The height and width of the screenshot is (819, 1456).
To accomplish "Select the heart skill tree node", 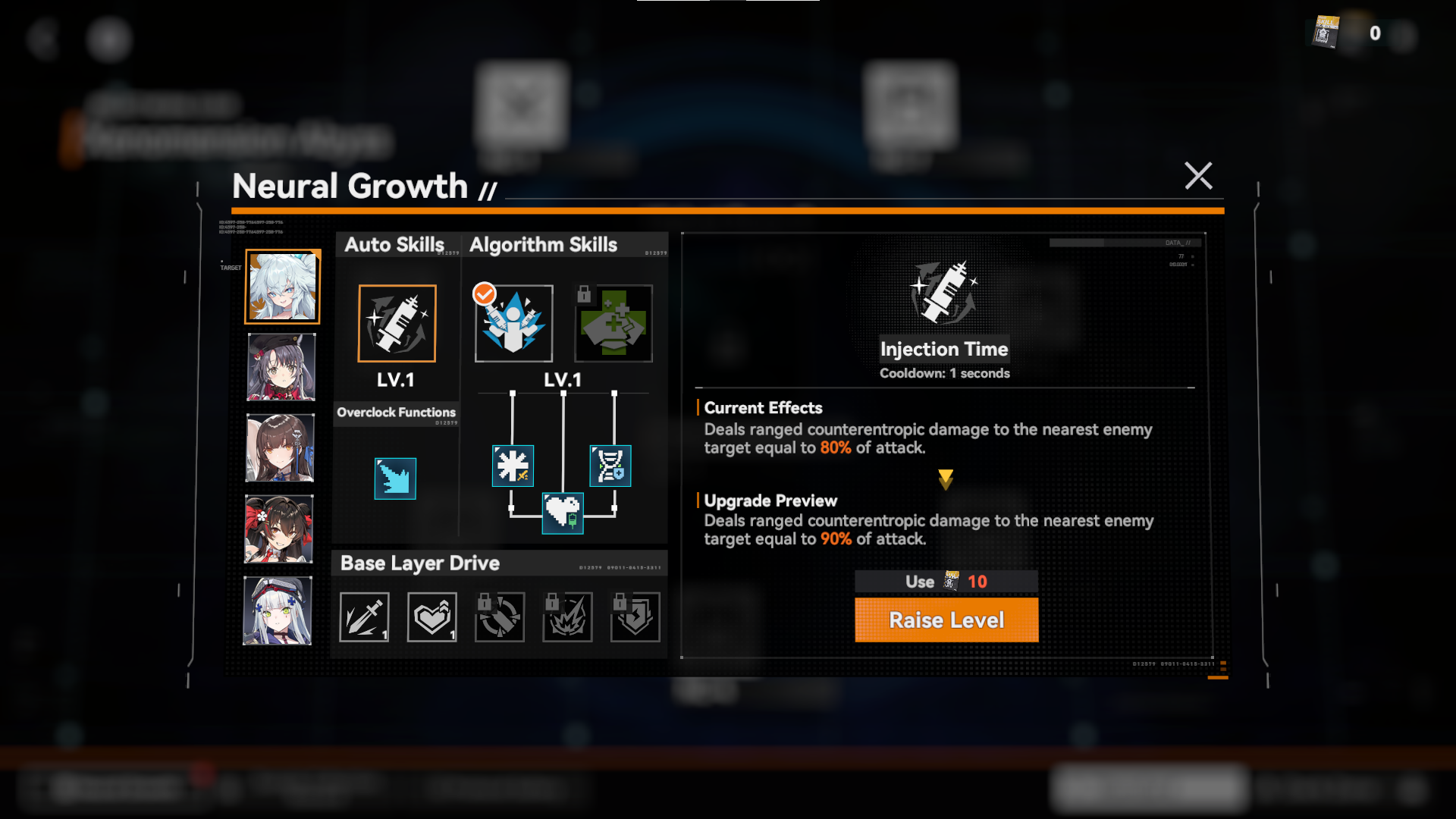I will [563, 513].
